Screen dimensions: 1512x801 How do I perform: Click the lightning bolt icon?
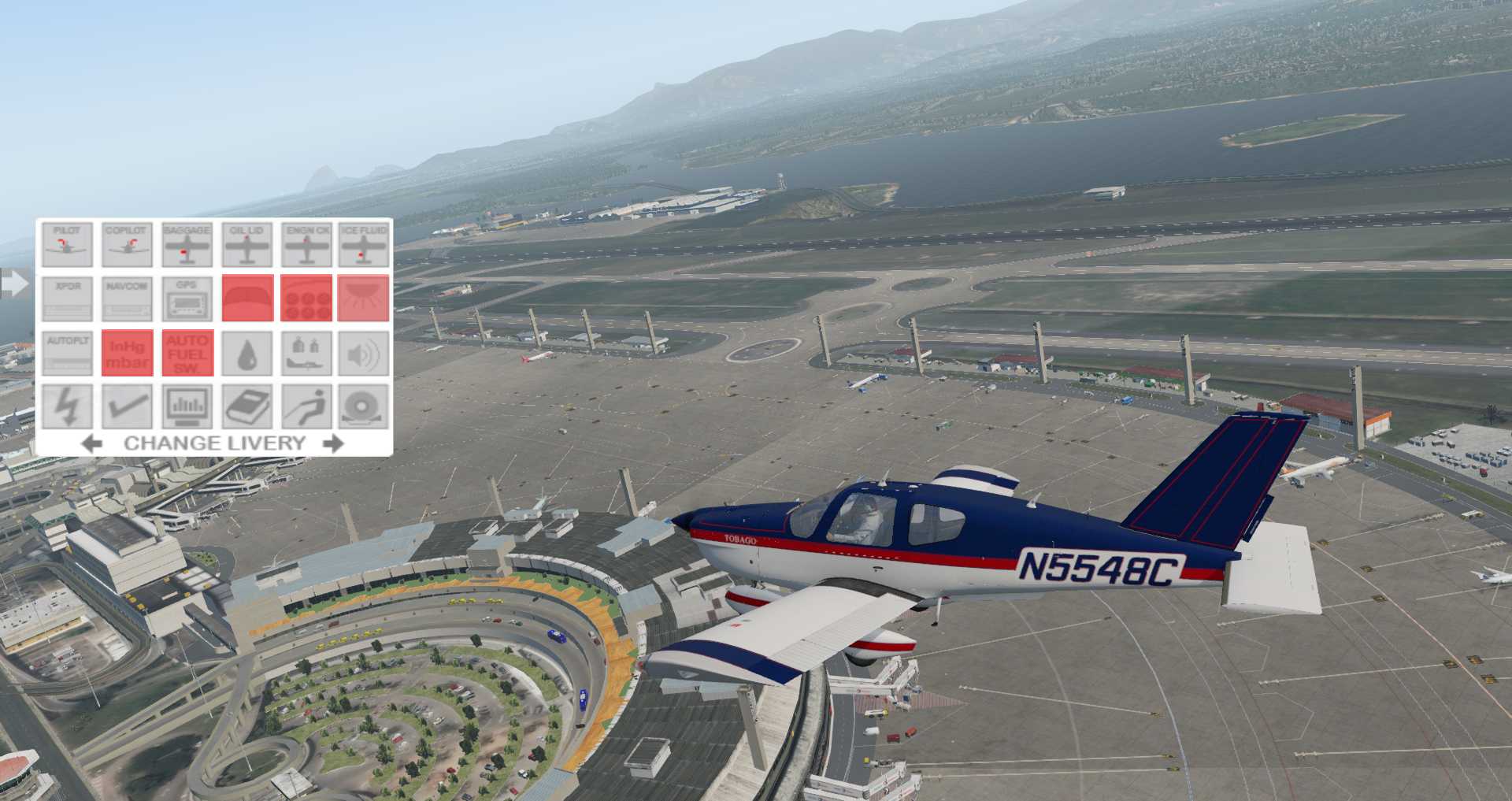coord(67,406)
